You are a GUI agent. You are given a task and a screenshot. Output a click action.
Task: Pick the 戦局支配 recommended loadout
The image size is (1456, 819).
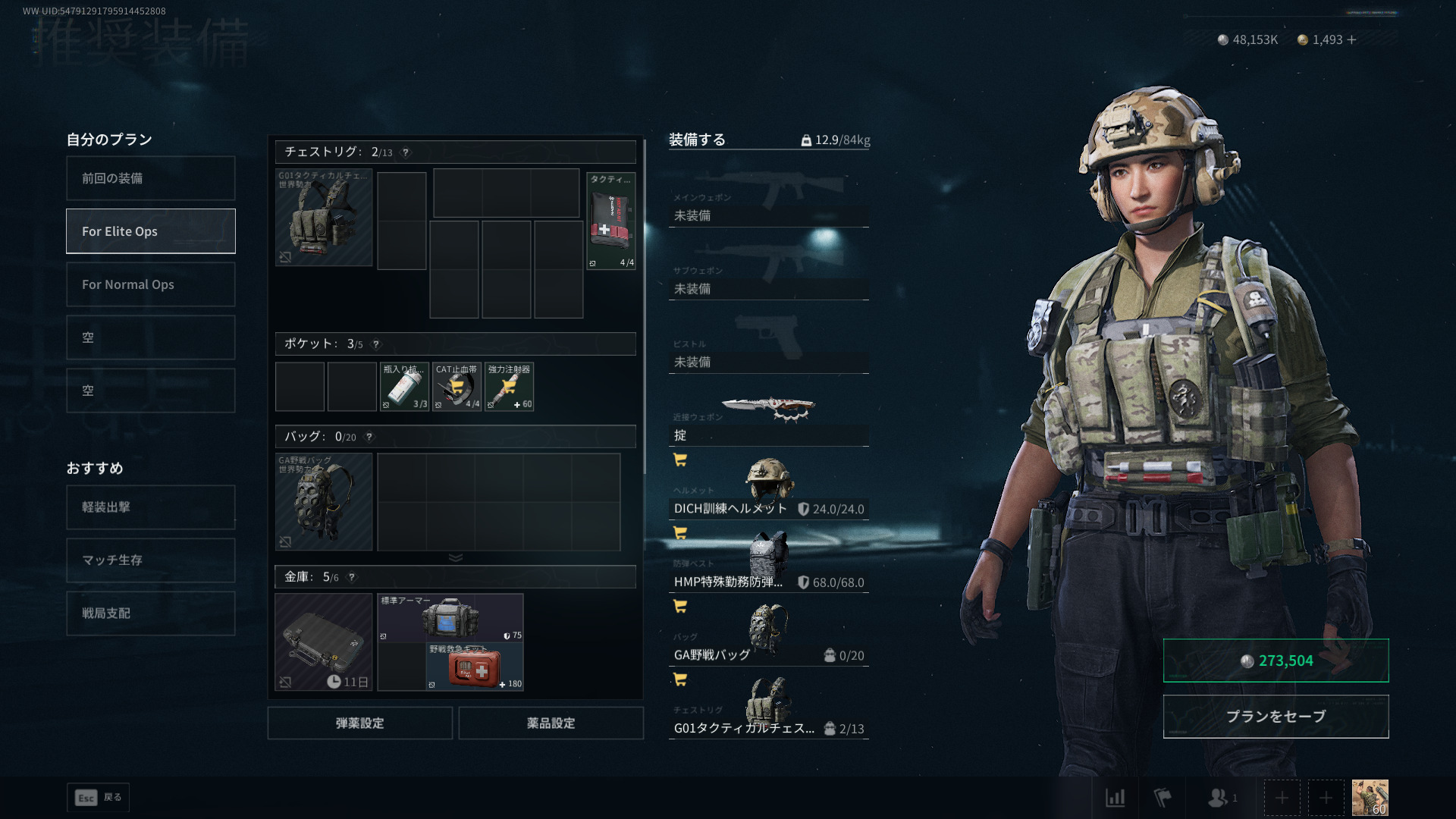tap(150, 613)
